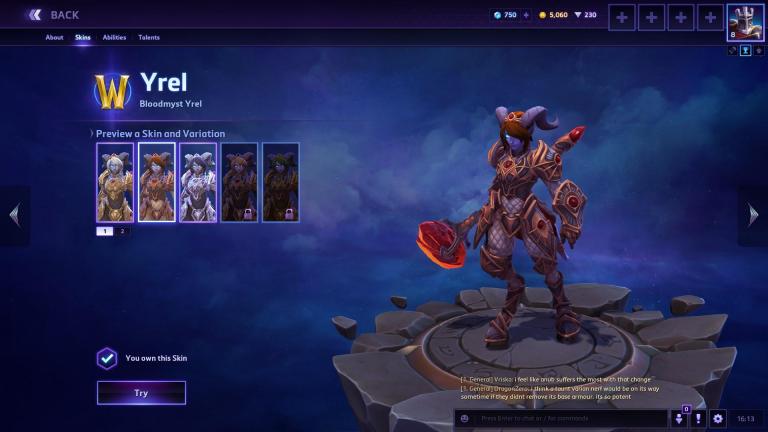Show the previous hero with left arrow
768x432 pixels.
14,214
